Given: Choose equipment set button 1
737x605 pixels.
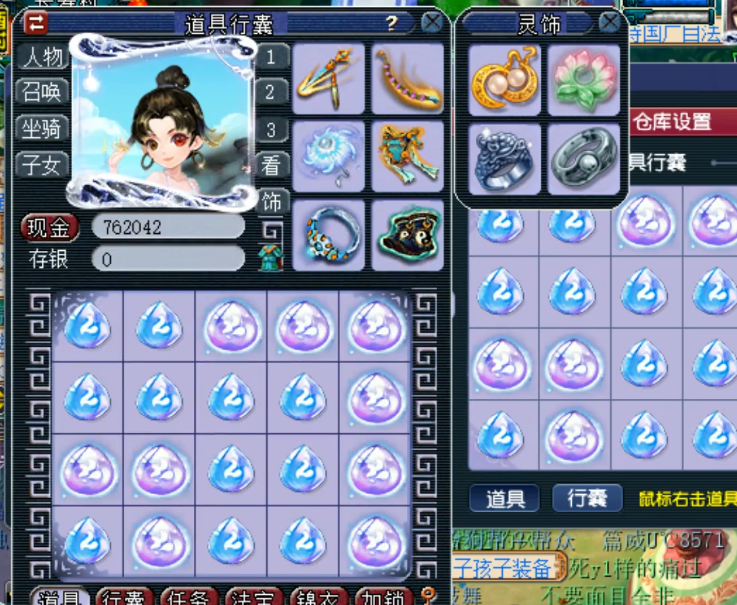Looking at the screenshot, I should 270,57.
